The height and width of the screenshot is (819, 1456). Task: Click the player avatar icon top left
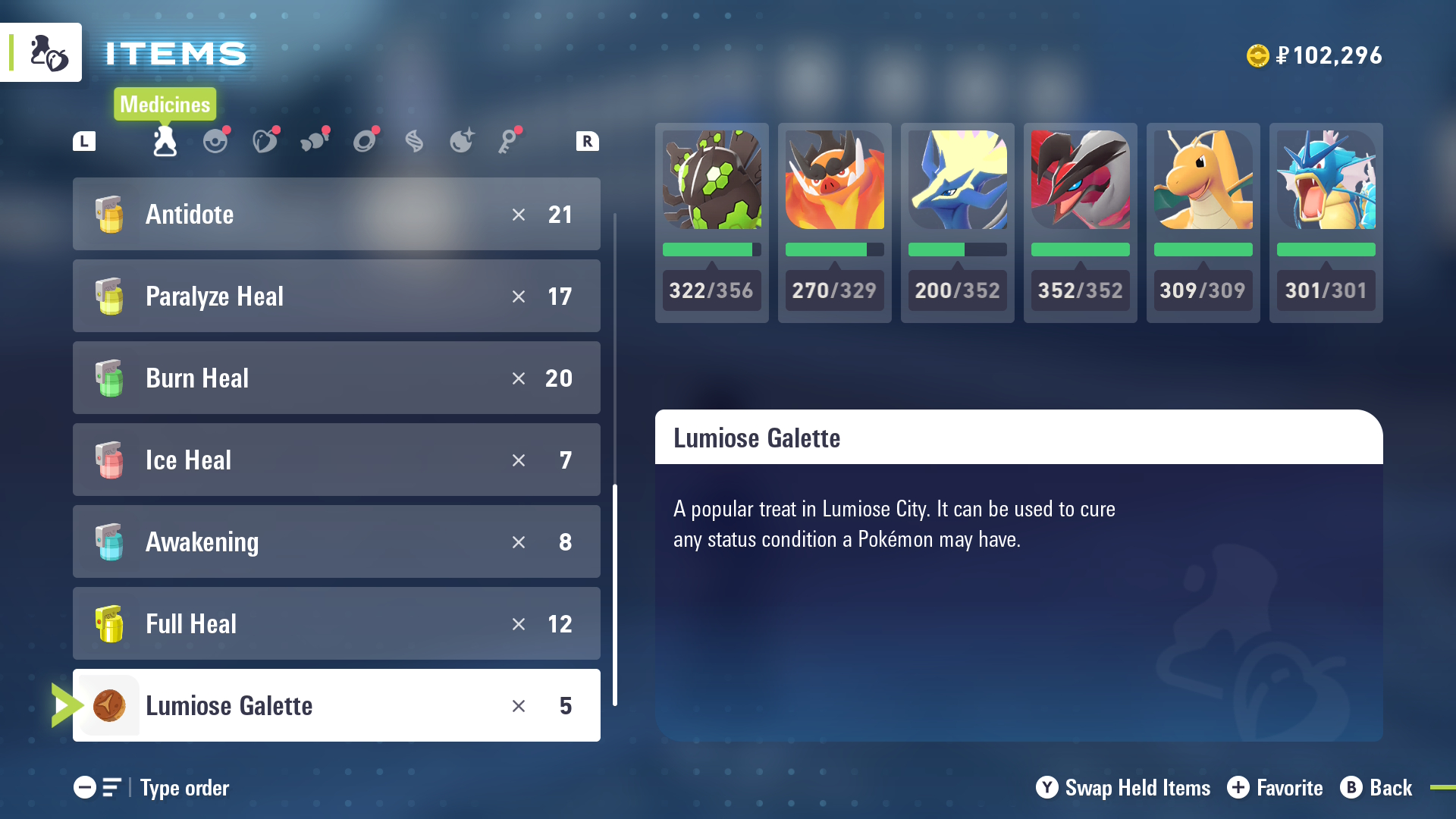42,52
